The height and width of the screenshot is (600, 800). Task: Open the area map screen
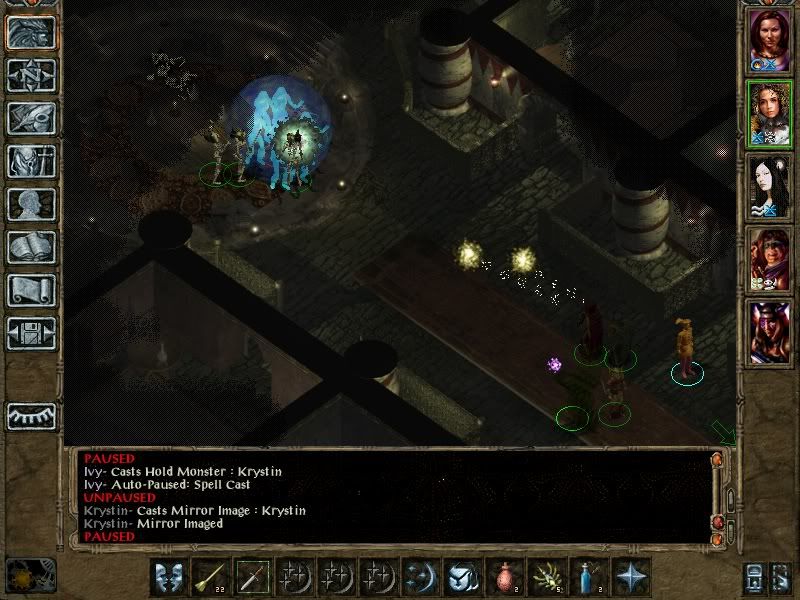click(x=31, y=75)
